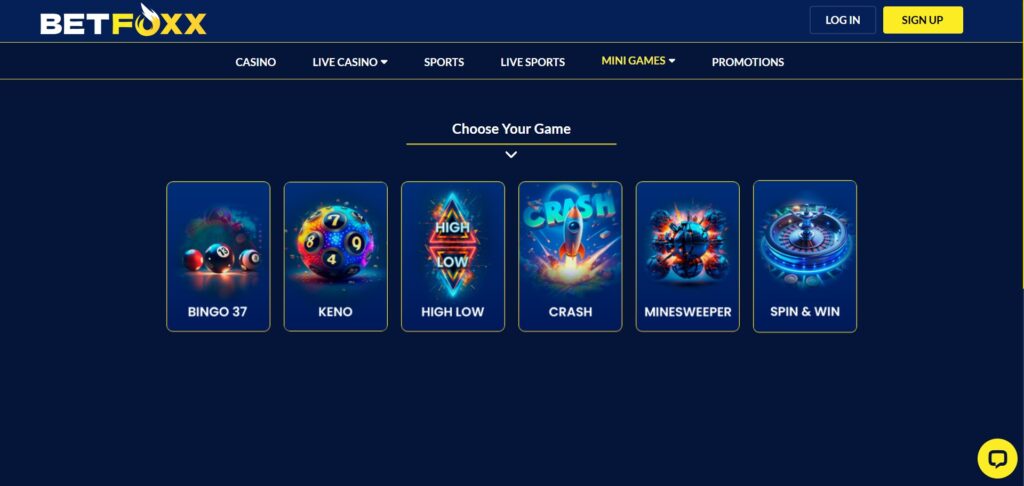This screenshot has height=486, width=1024.
Task: Click the chevron under Choose Your Game
Action: click(x=511, y=155)
